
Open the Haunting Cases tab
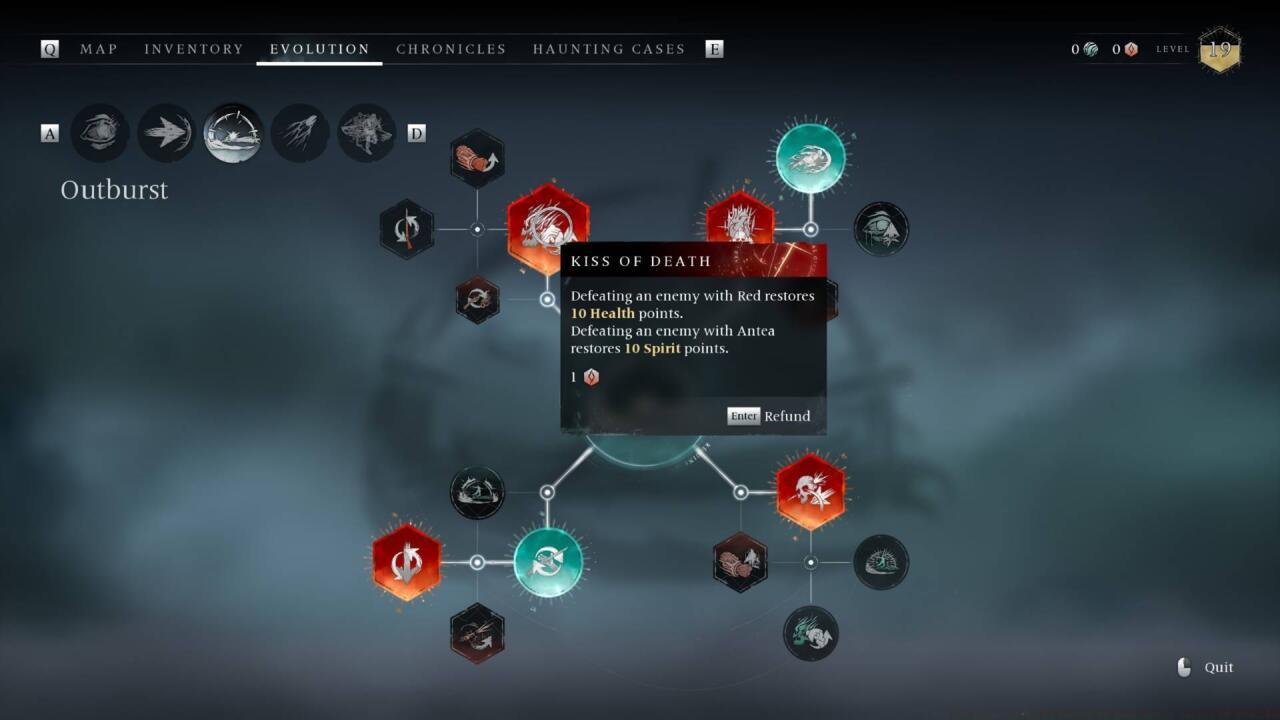pos(608,49)
